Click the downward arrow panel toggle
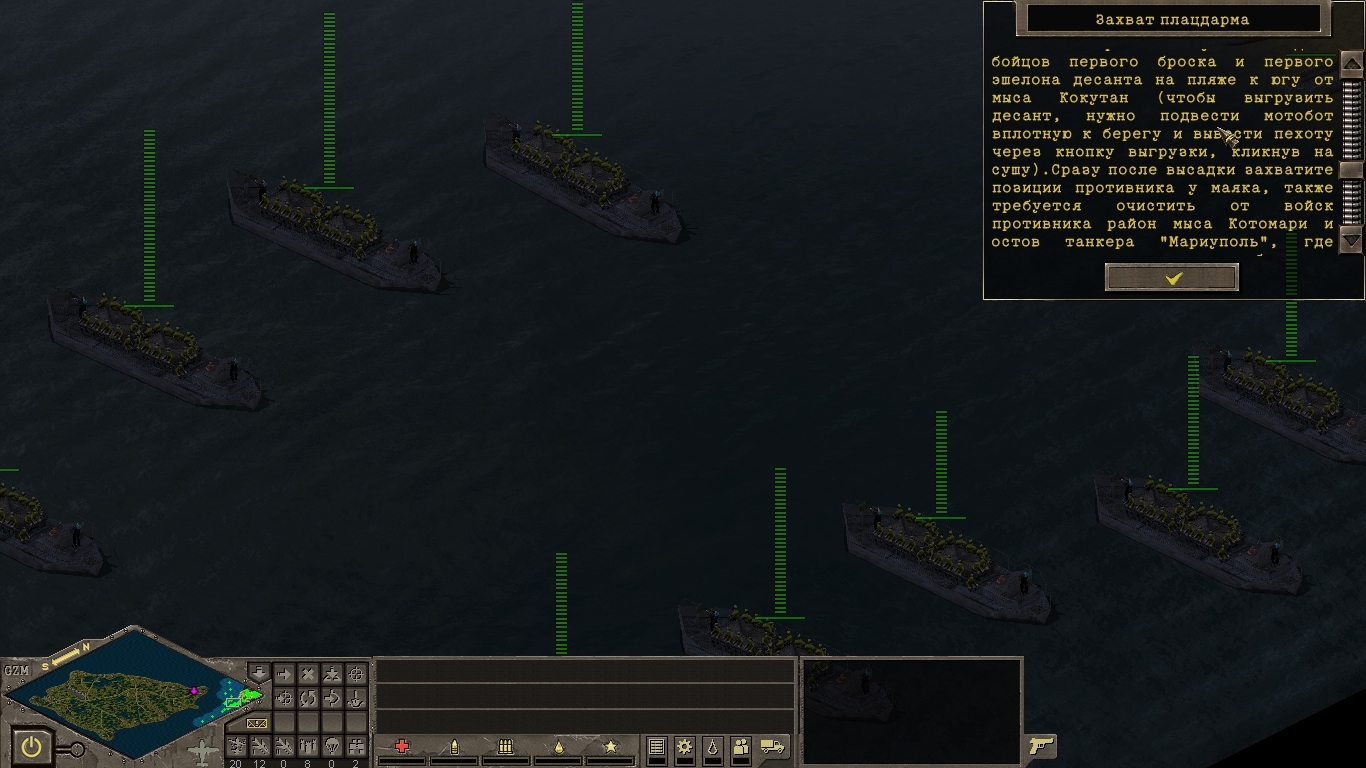1366x768 pixels. coord(259,673)
